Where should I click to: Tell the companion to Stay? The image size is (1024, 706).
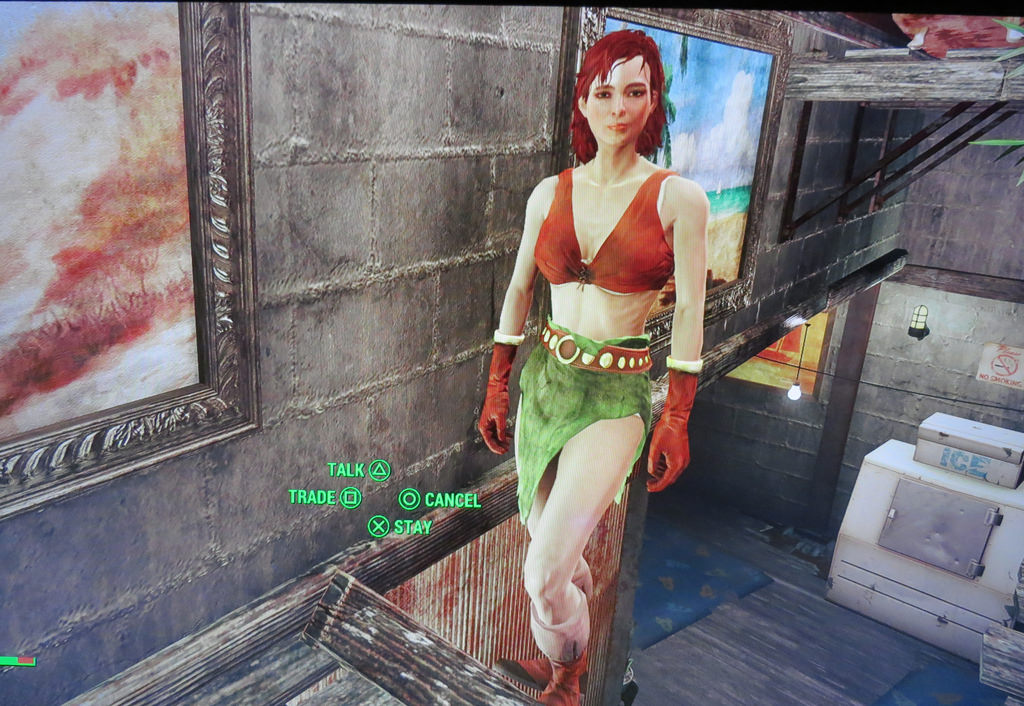tap(399, 526)
